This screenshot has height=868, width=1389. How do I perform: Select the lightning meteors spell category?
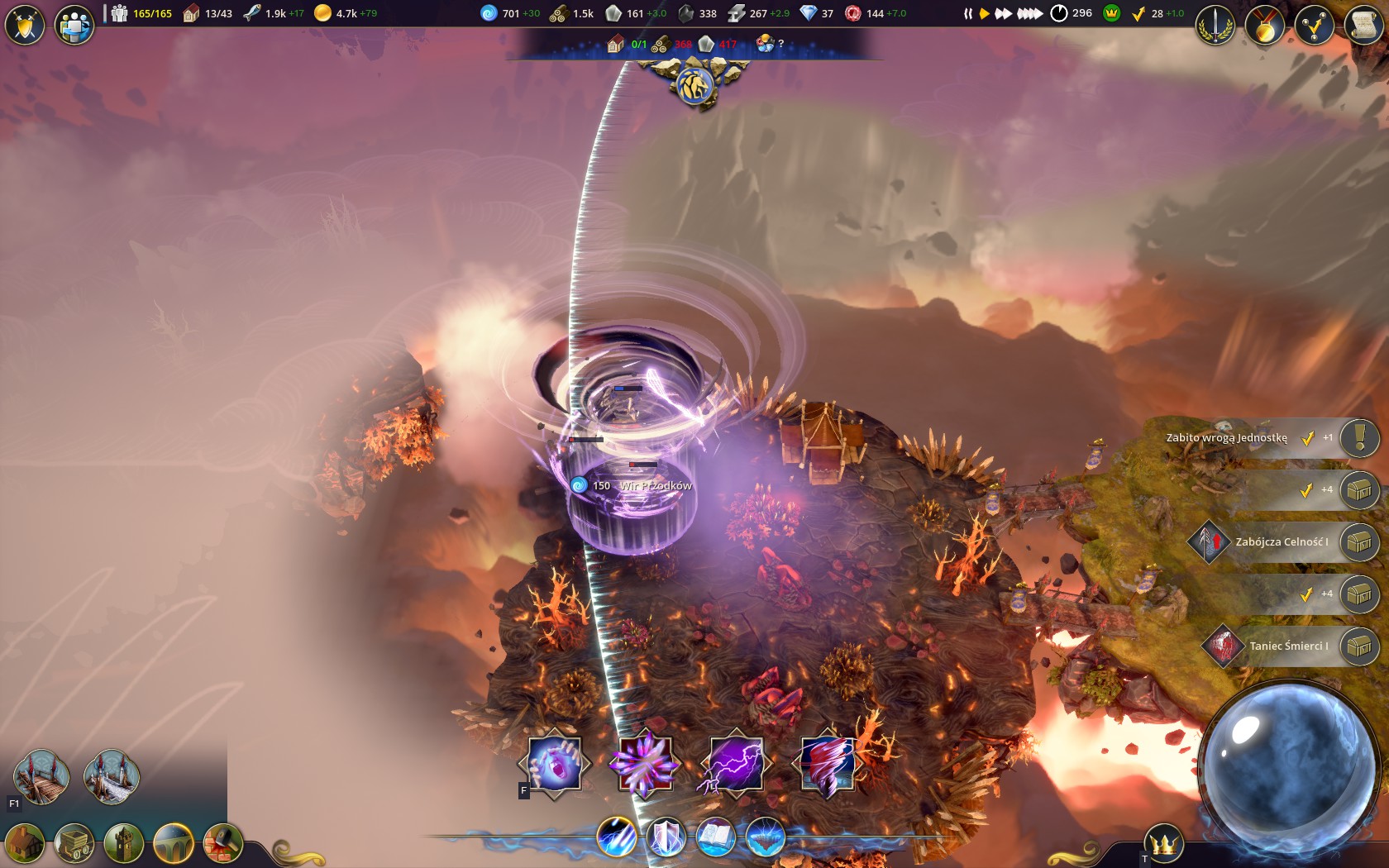[617, 837]
